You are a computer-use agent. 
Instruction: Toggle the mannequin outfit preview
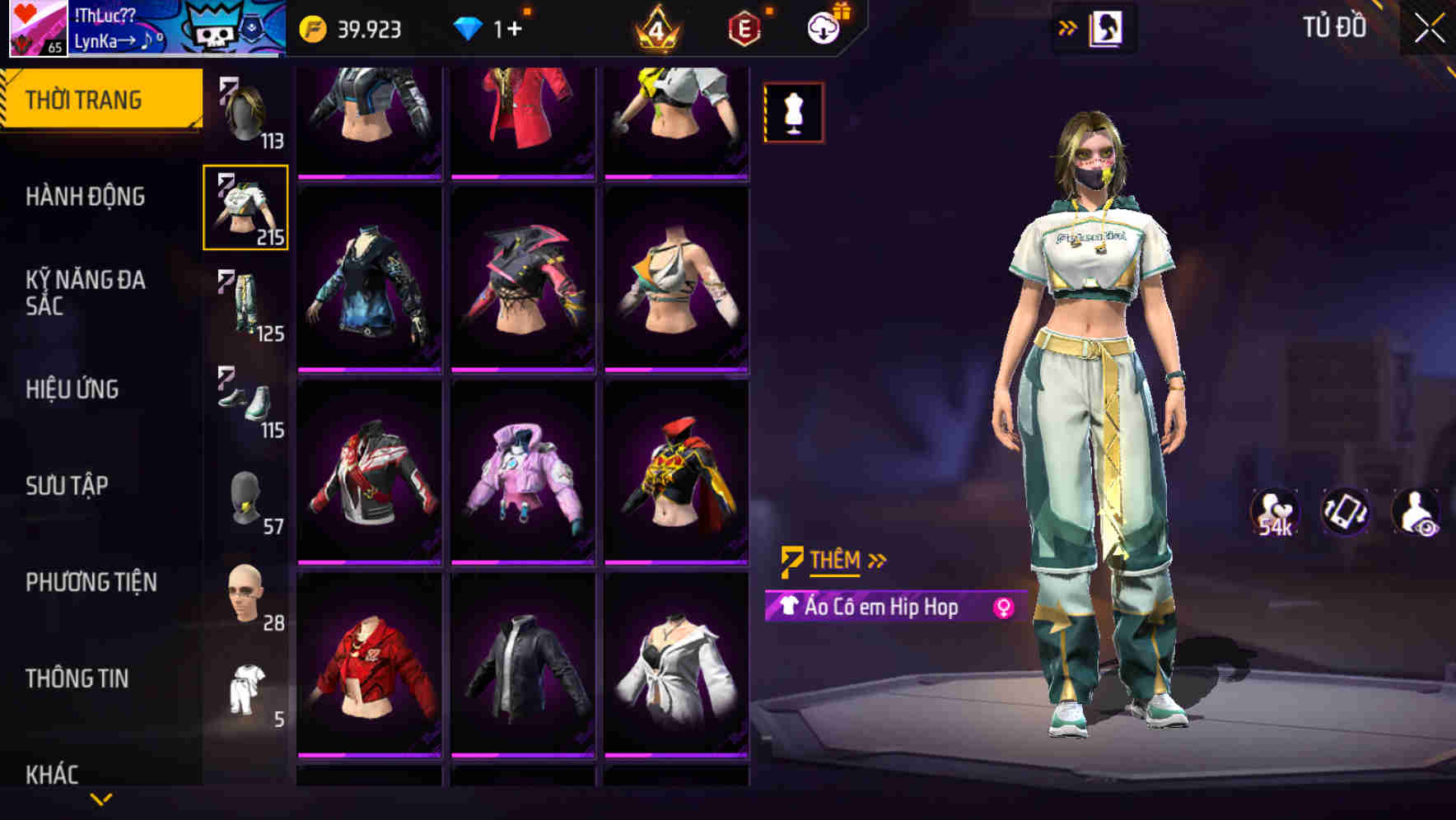point(792,111)
